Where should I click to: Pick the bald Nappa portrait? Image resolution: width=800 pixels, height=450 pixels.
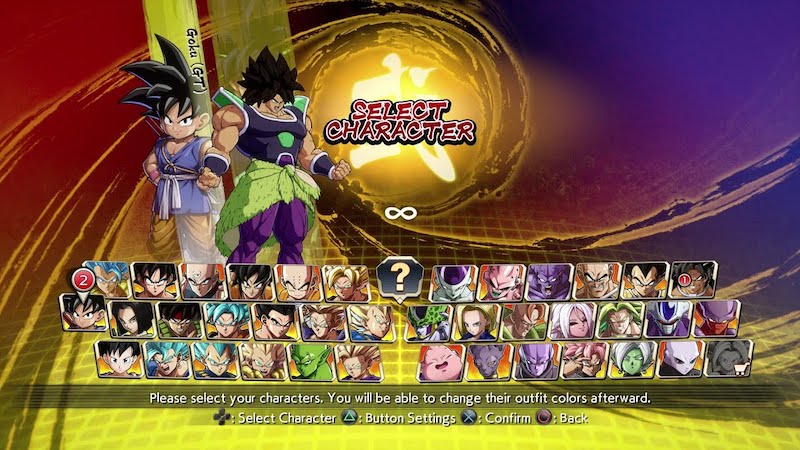(597, 283)
